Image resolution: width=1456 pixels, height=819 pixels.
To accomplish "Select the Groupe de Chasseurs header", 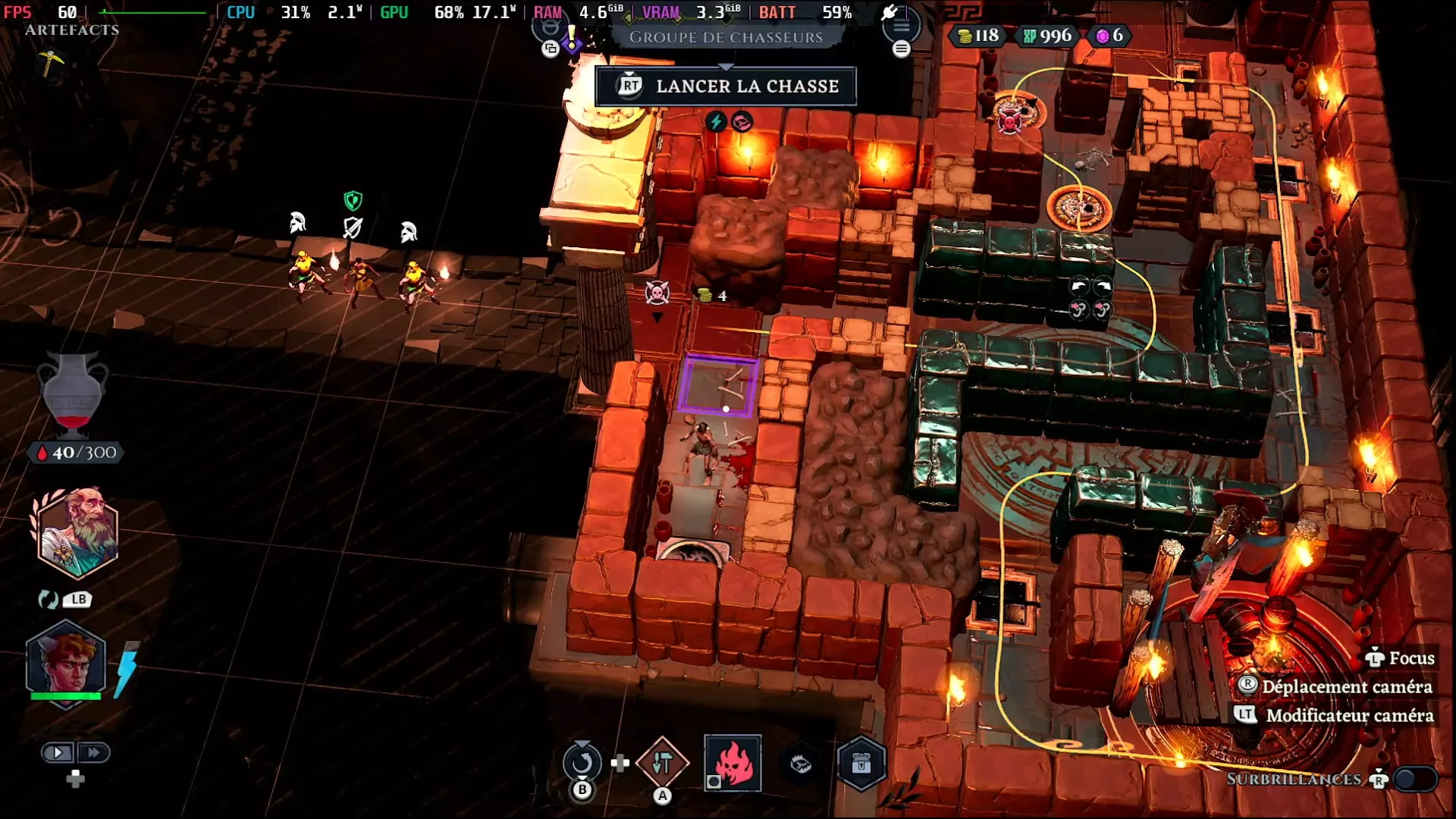I will coord(726,37).
